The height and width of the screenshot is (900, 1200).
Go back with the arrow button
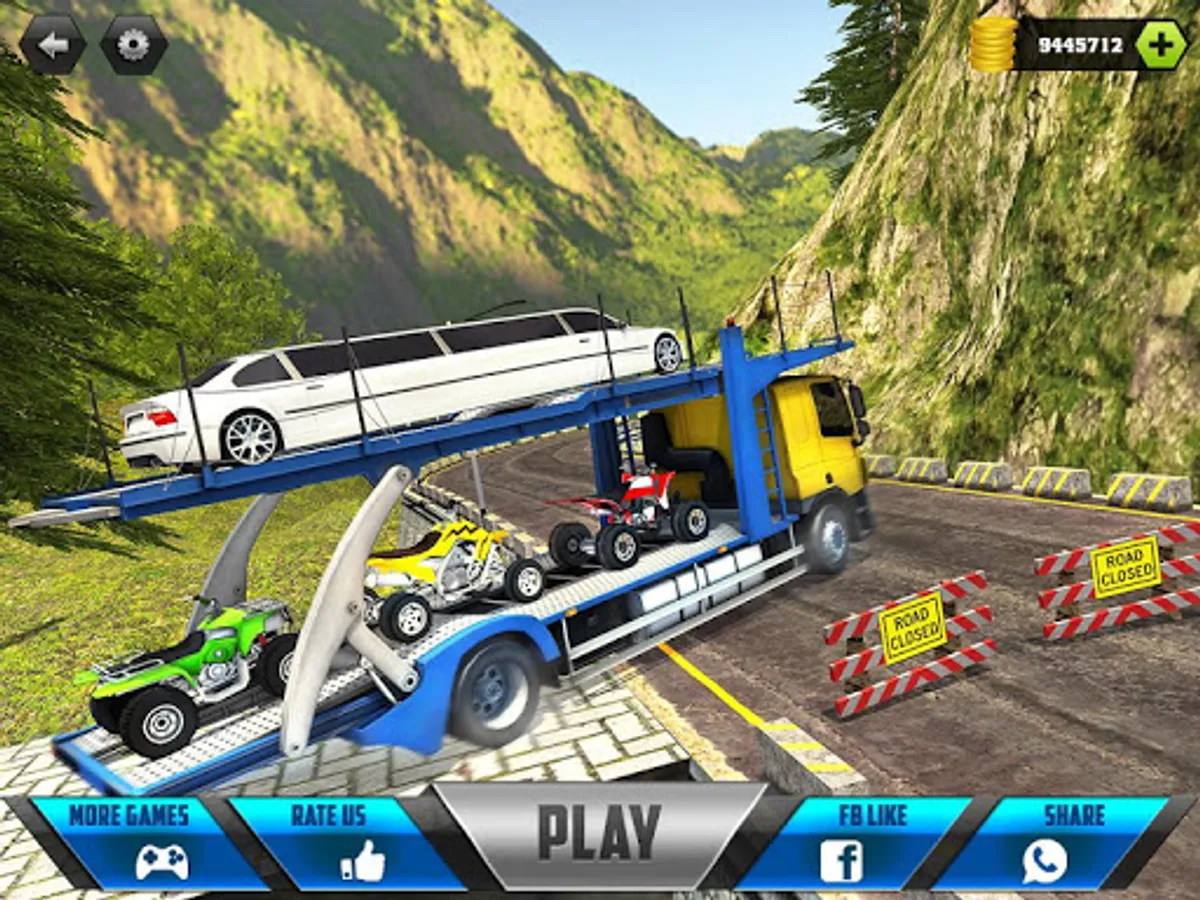pos(53,44)
